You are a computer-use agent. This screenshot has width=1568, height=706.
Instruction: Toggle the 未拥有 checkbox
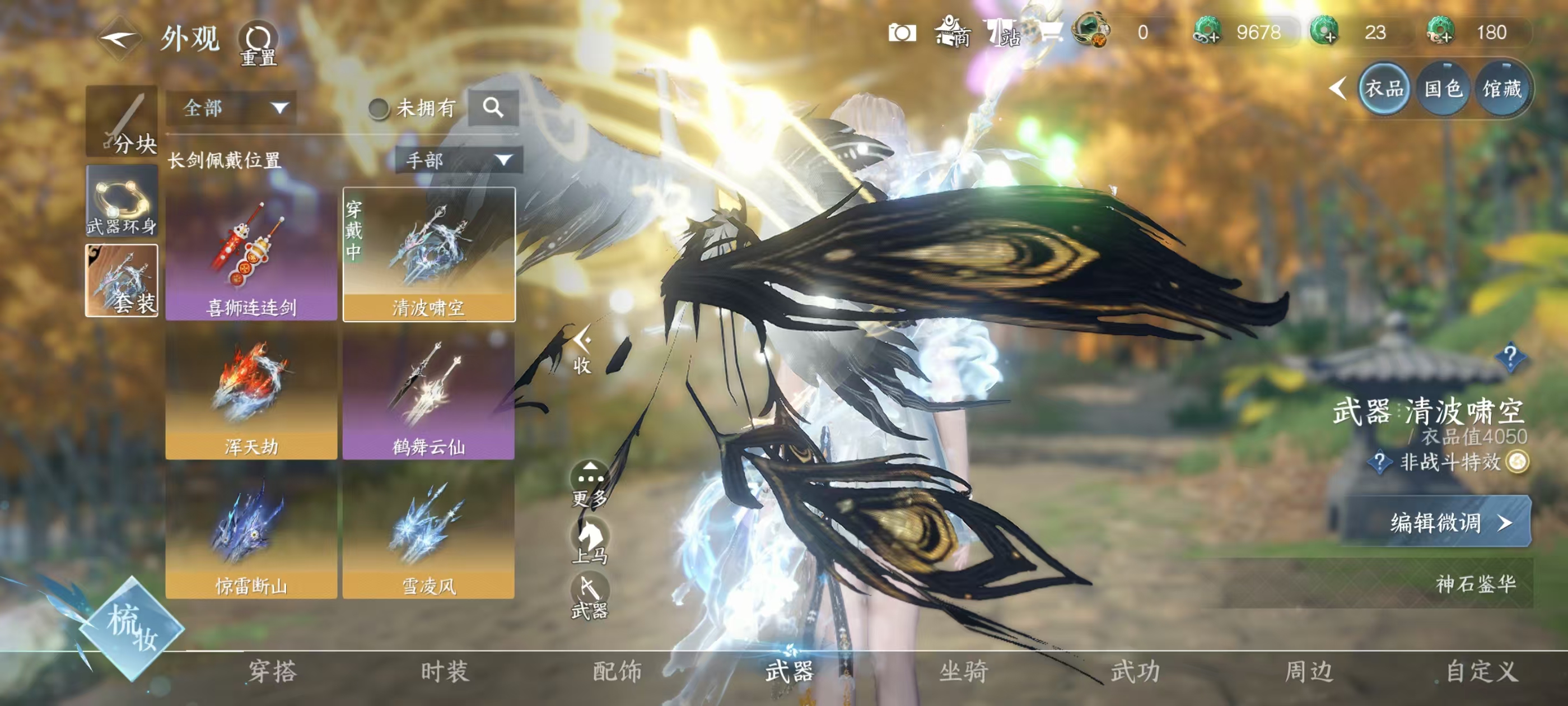point(379,109)
